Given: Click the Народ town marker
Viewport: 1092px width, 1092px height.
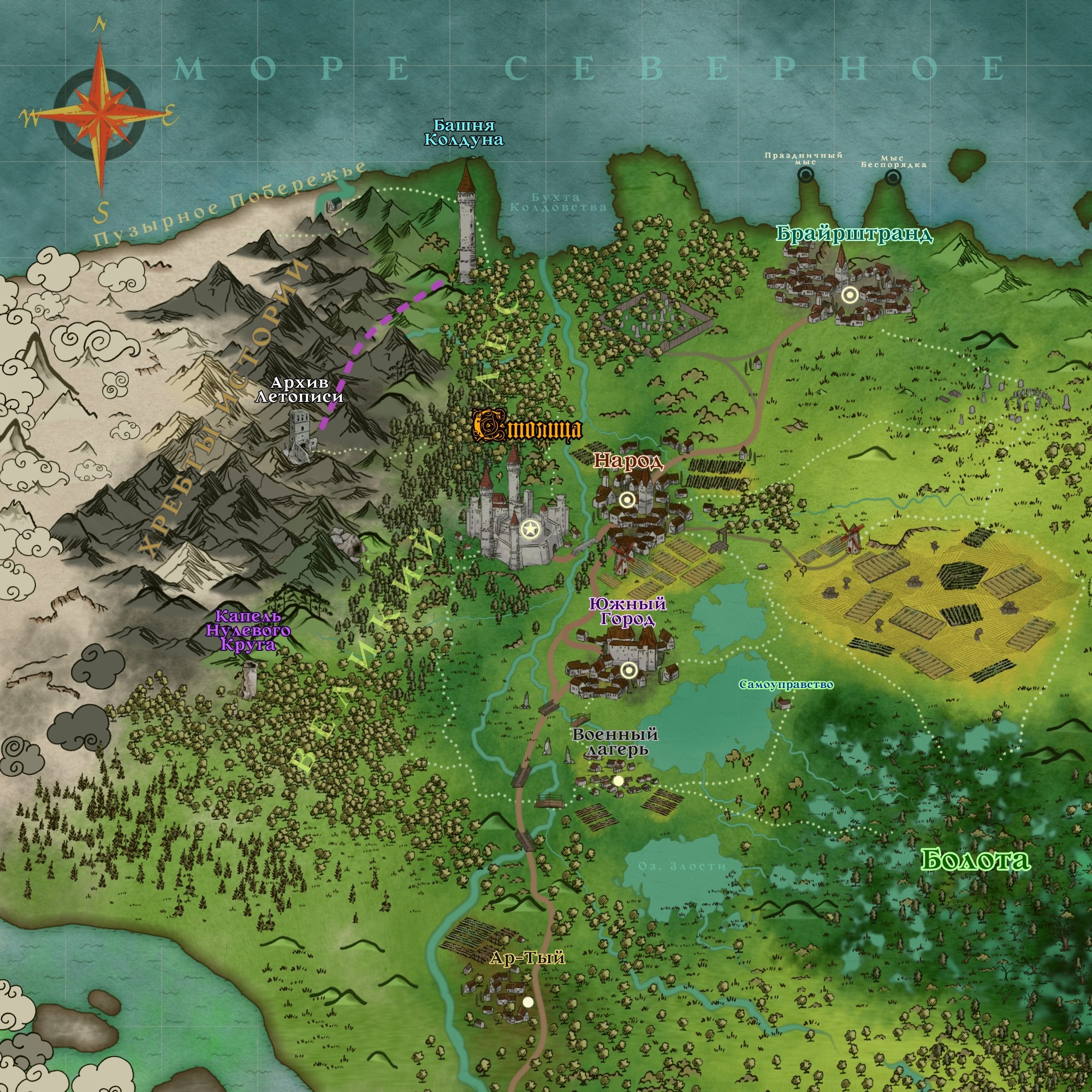Looking at the screenshot, I should 626,499.
